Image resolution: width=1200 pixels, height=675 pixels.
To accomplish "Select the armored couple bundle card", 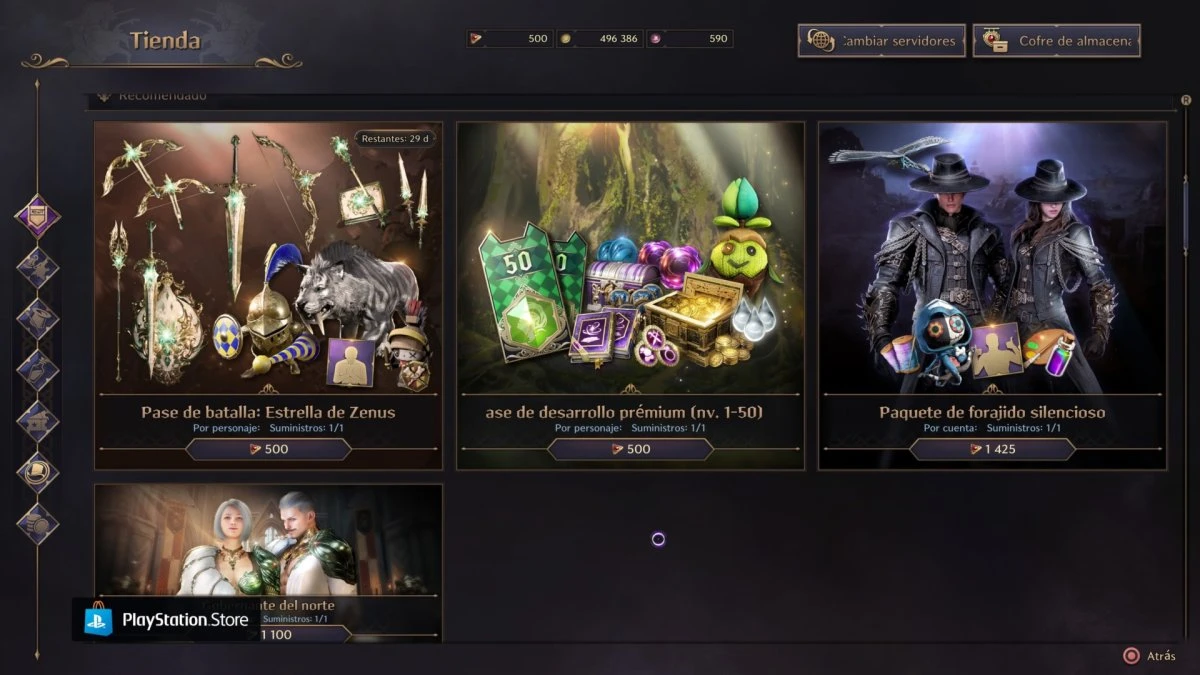I will point(268,545).
